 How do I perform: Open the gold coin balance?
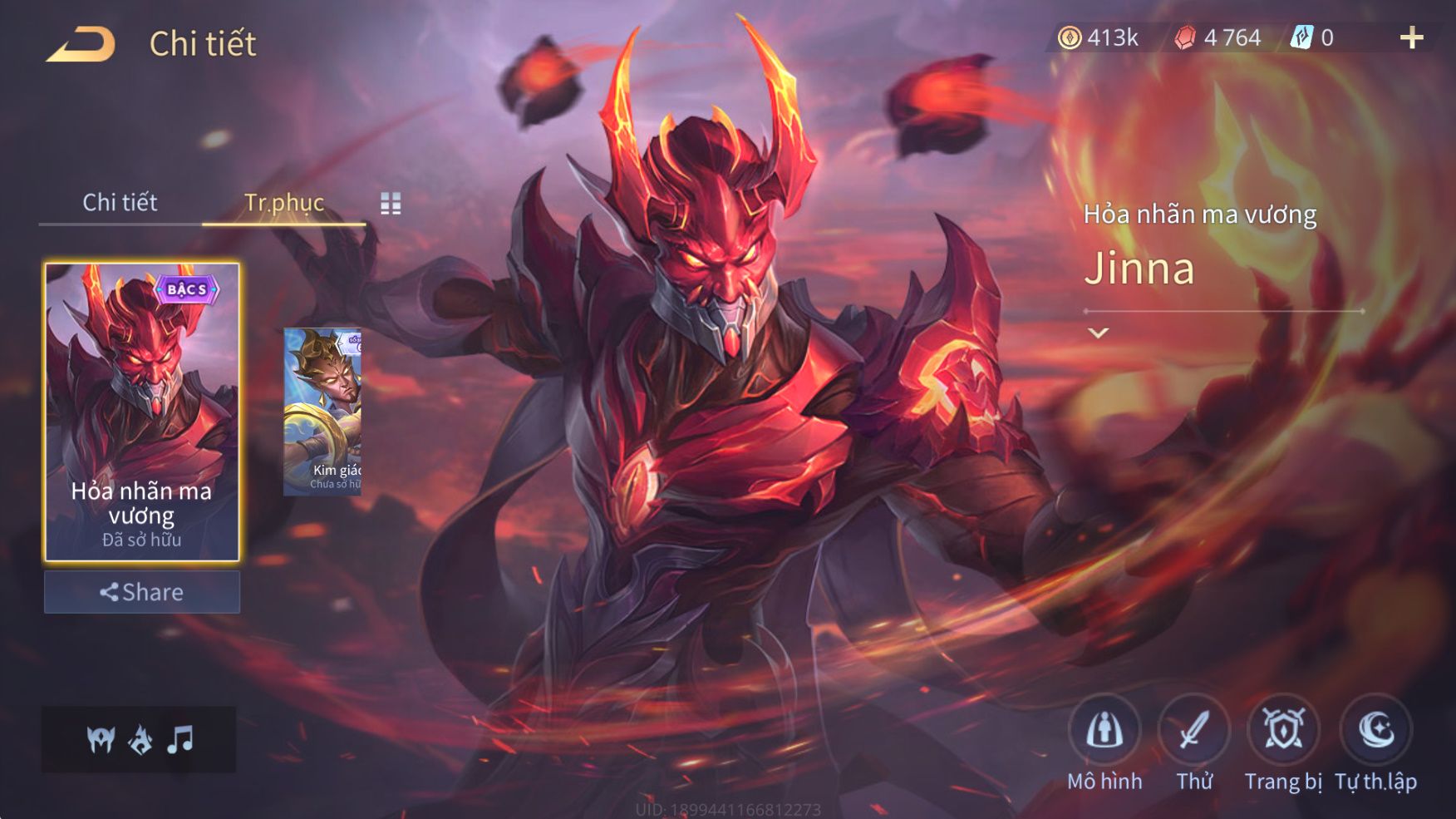pos(1098,37)
